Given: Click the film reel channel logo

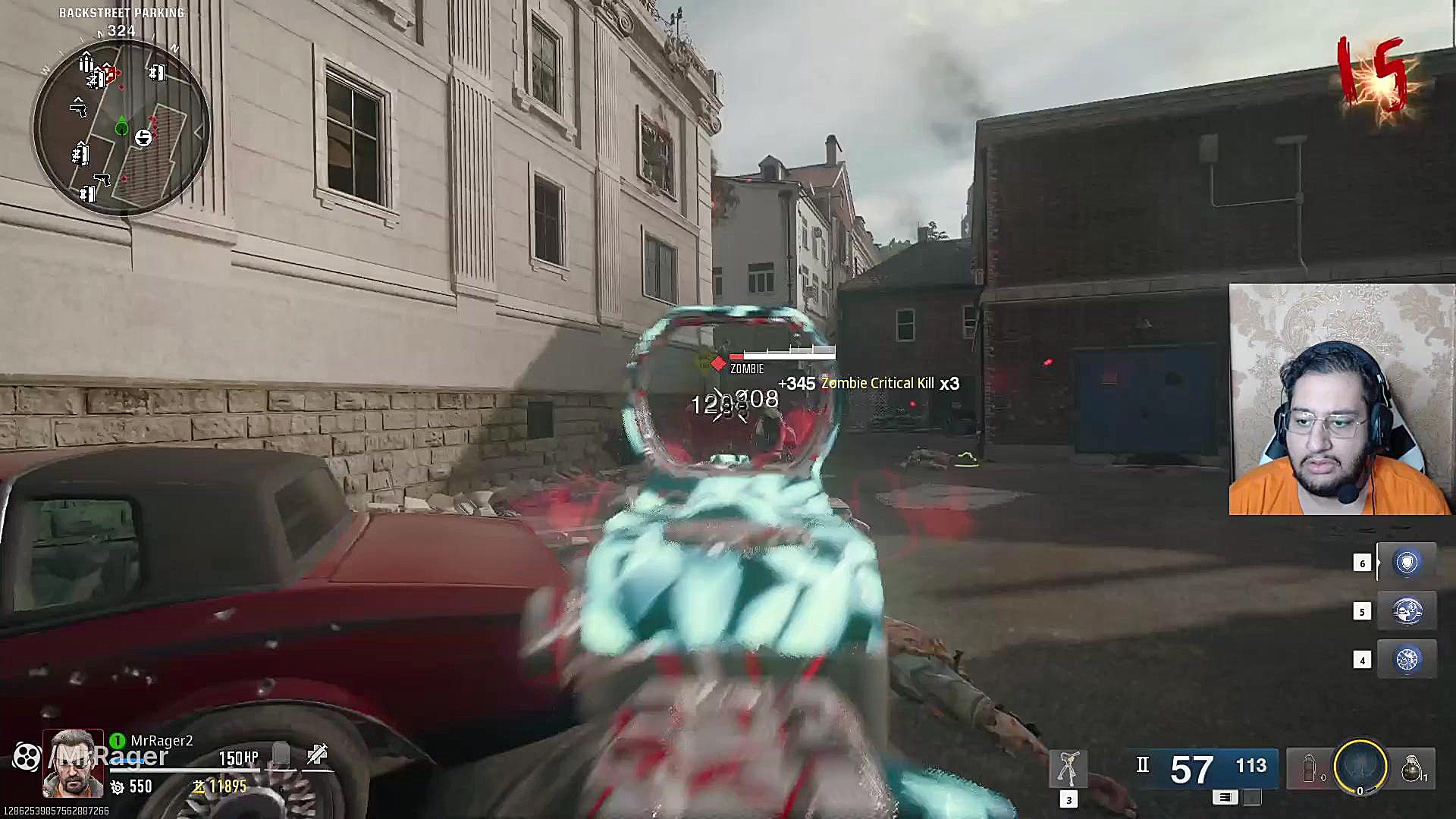Looking at the screenshot, I should (27, 756).
